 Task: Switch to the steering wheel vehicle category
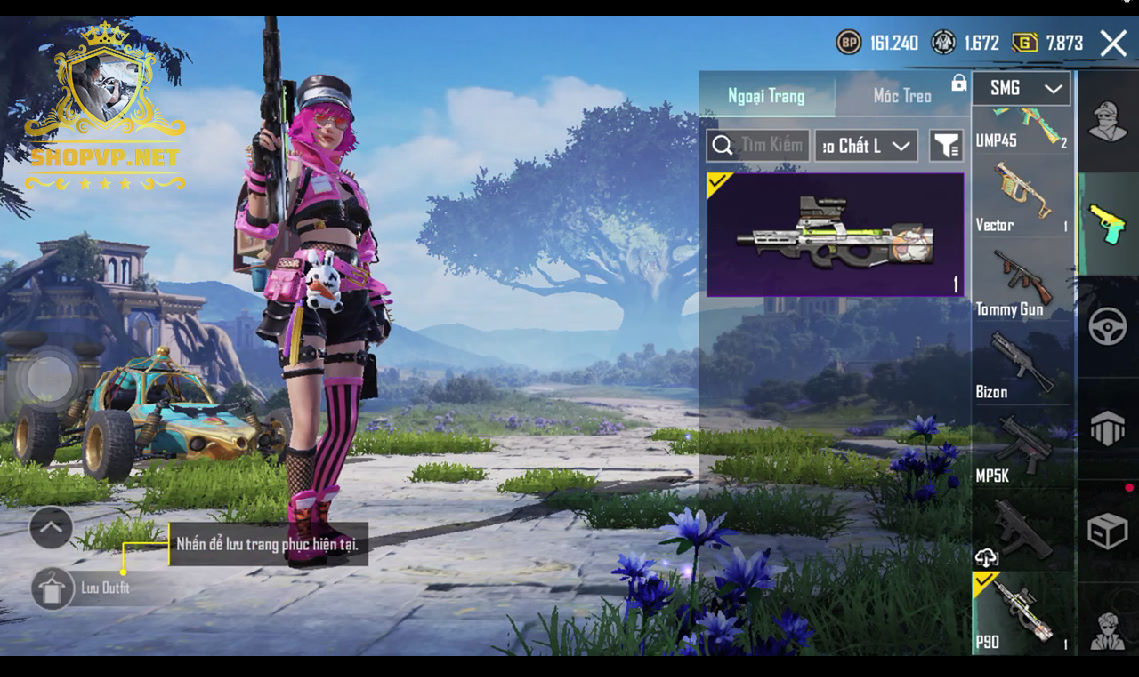[1107, 327]
